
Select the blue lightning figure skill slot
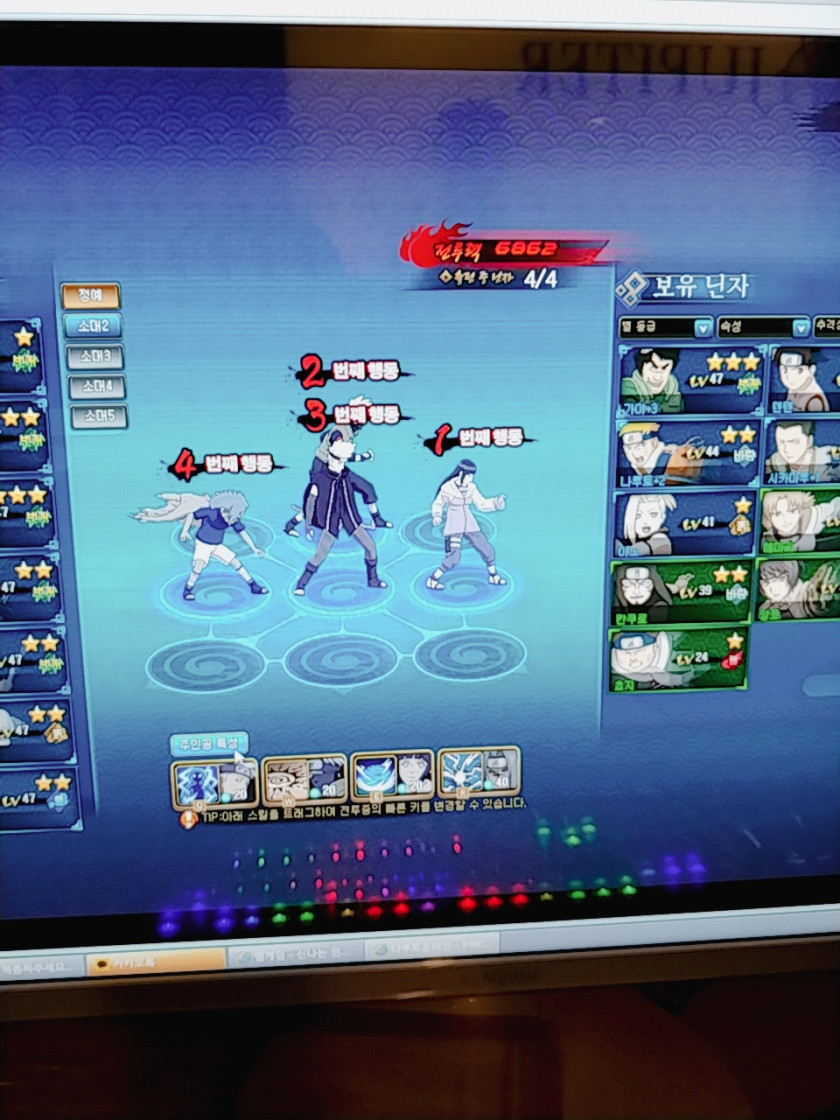(x=214, y=784)
